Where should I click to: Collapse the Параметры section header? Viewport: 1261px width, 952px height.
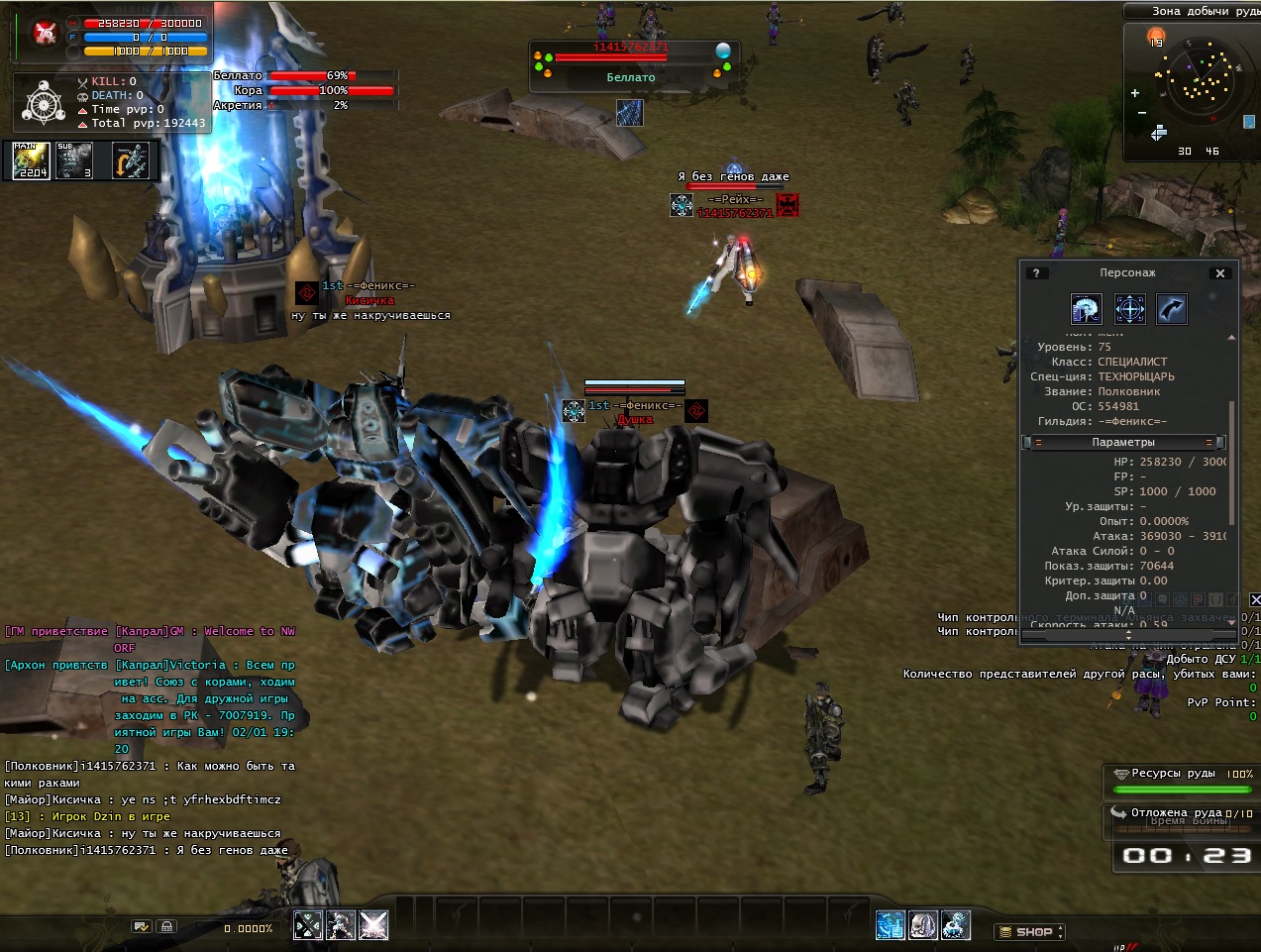pyautogui.click(x=1124, y=443)
